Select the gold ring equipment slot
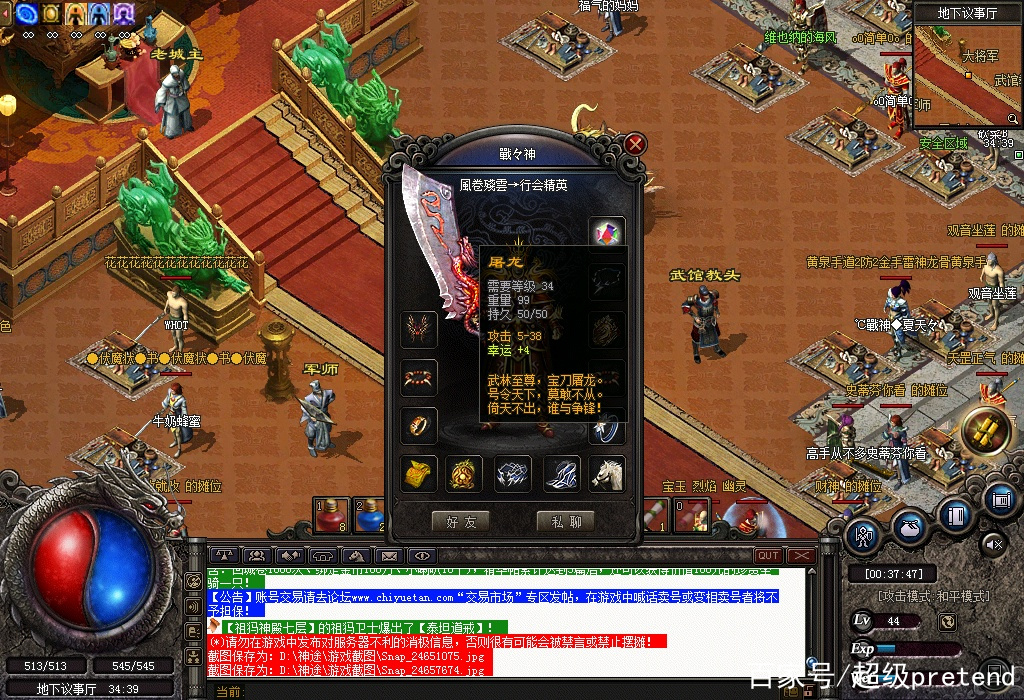Screen dimensions: 1024x700 point(419,425)
